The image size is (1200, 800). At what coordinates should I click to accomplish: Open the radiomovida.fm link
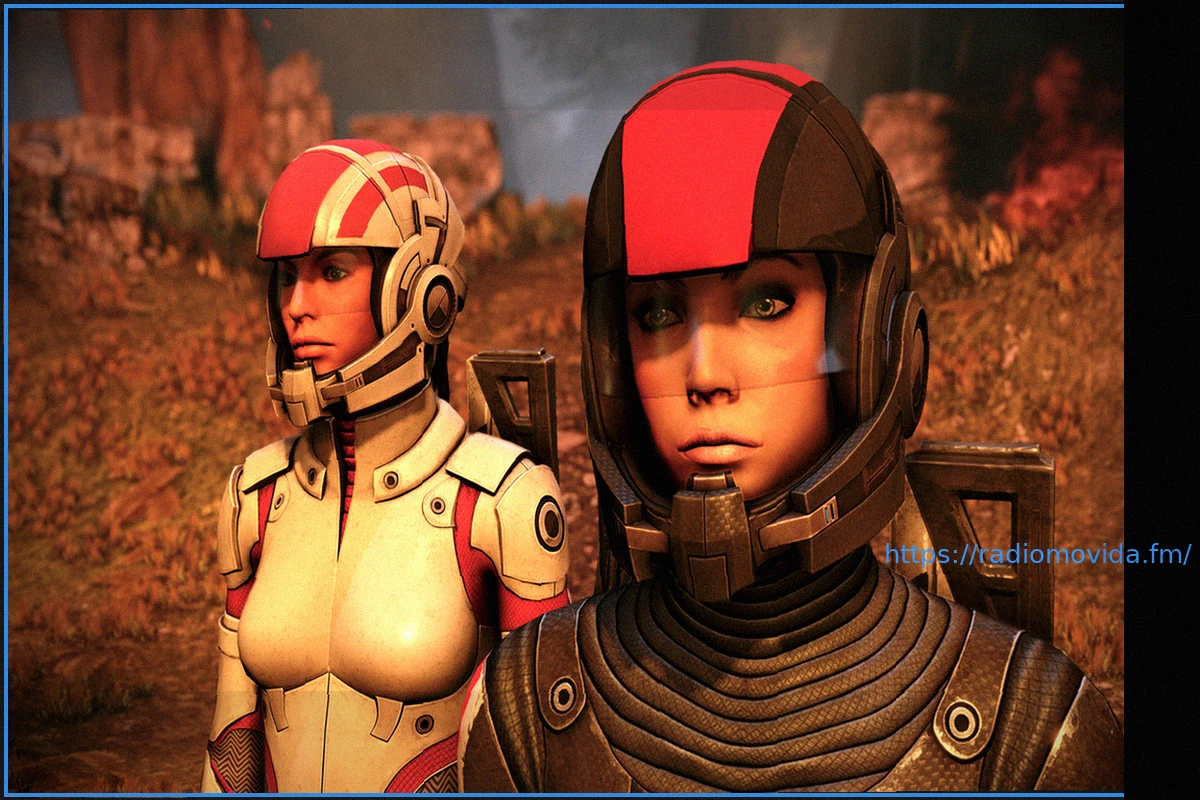(x=1037, y=554)
